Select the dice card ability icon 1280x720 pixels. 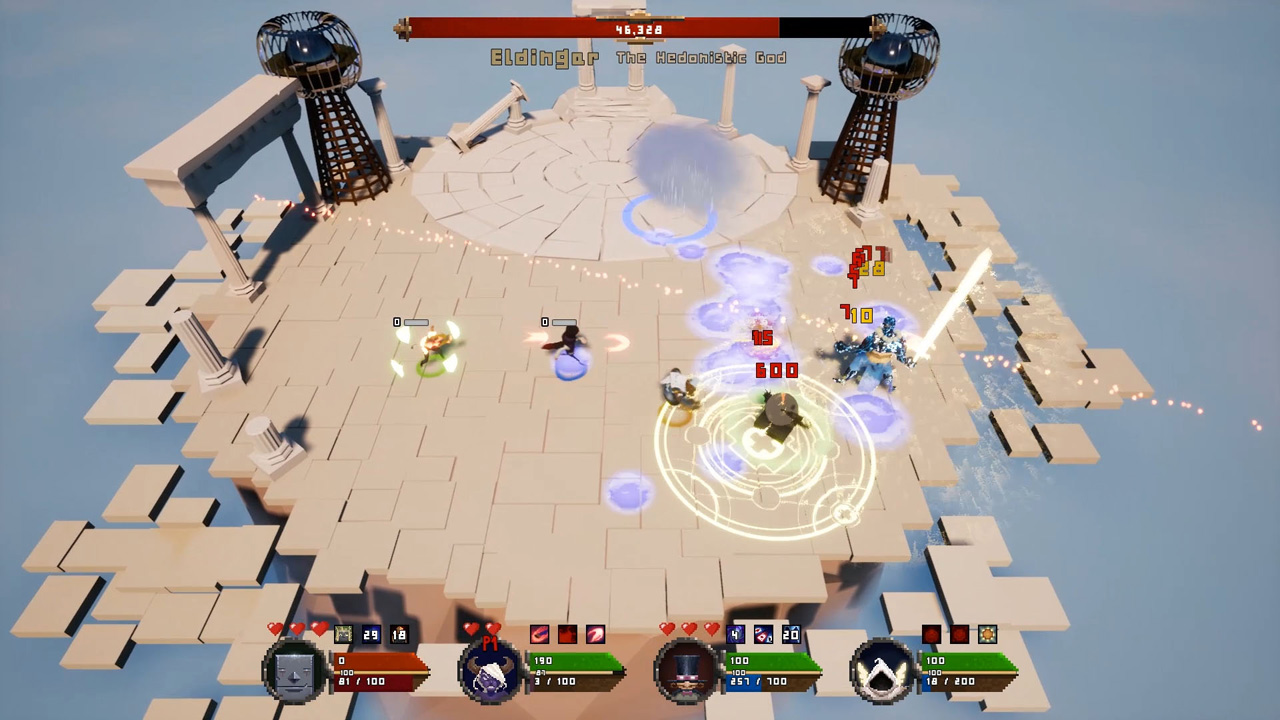coord(763,634)
